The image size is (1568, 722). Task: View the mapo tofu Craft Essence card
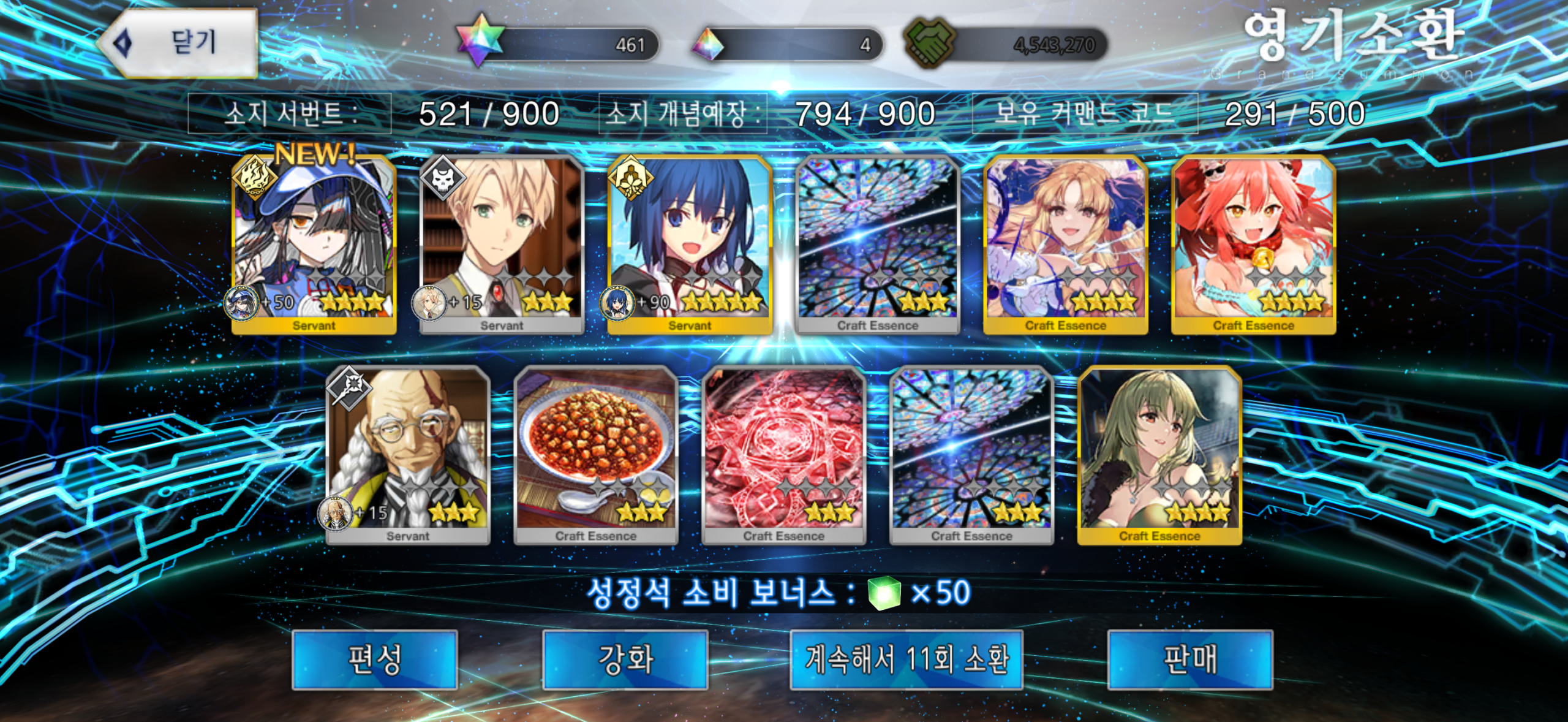click(596, 455)
